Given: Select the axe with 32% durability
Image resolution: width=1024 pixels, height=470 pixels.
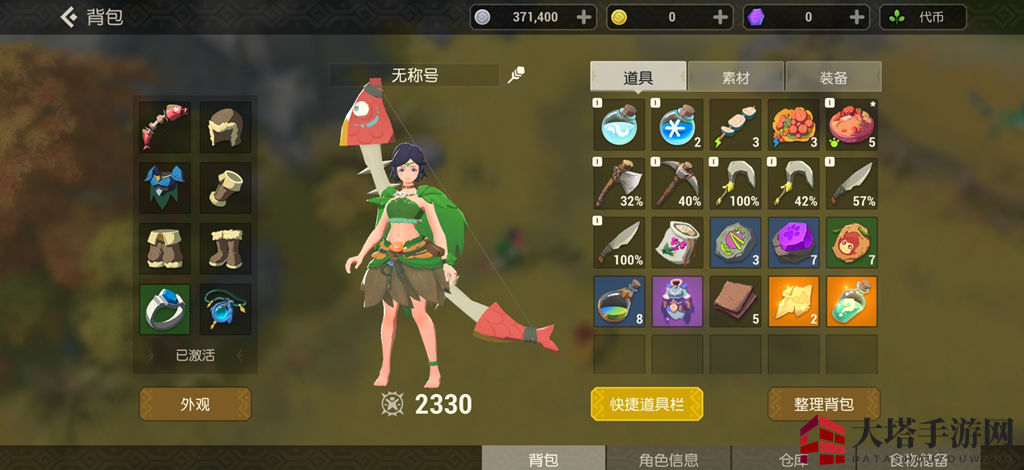Looking at the screenshot, I should coord(619,183).
